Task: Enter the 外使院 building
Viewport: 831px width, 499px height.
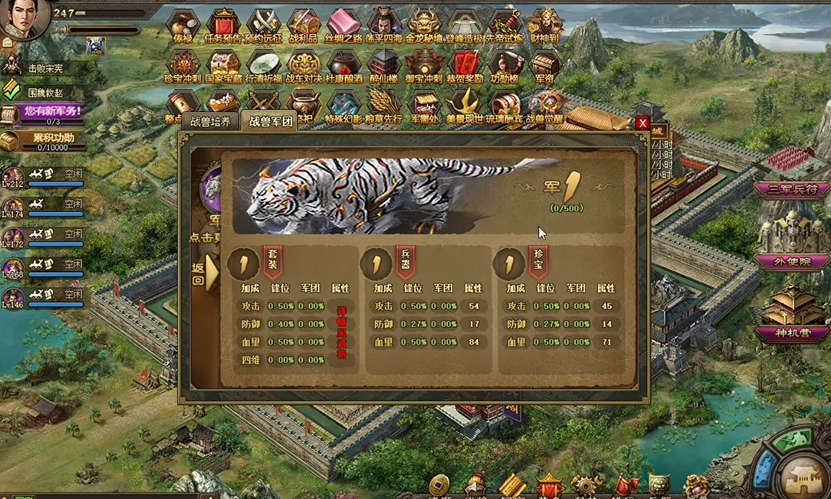Action: pyautogui.click(x=791, y=260)
